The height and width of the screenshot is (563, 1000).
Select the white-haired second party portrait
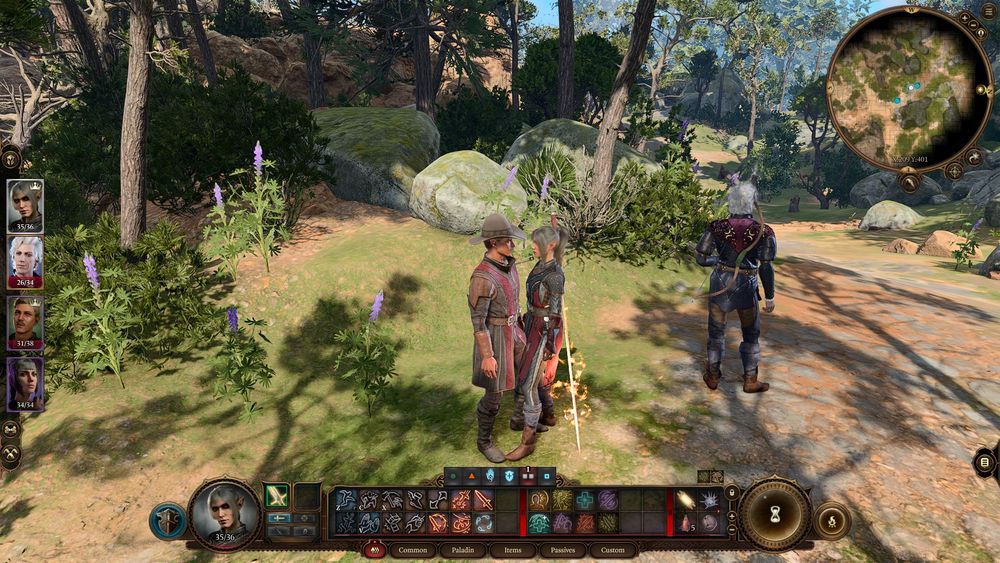pos(25,258)
